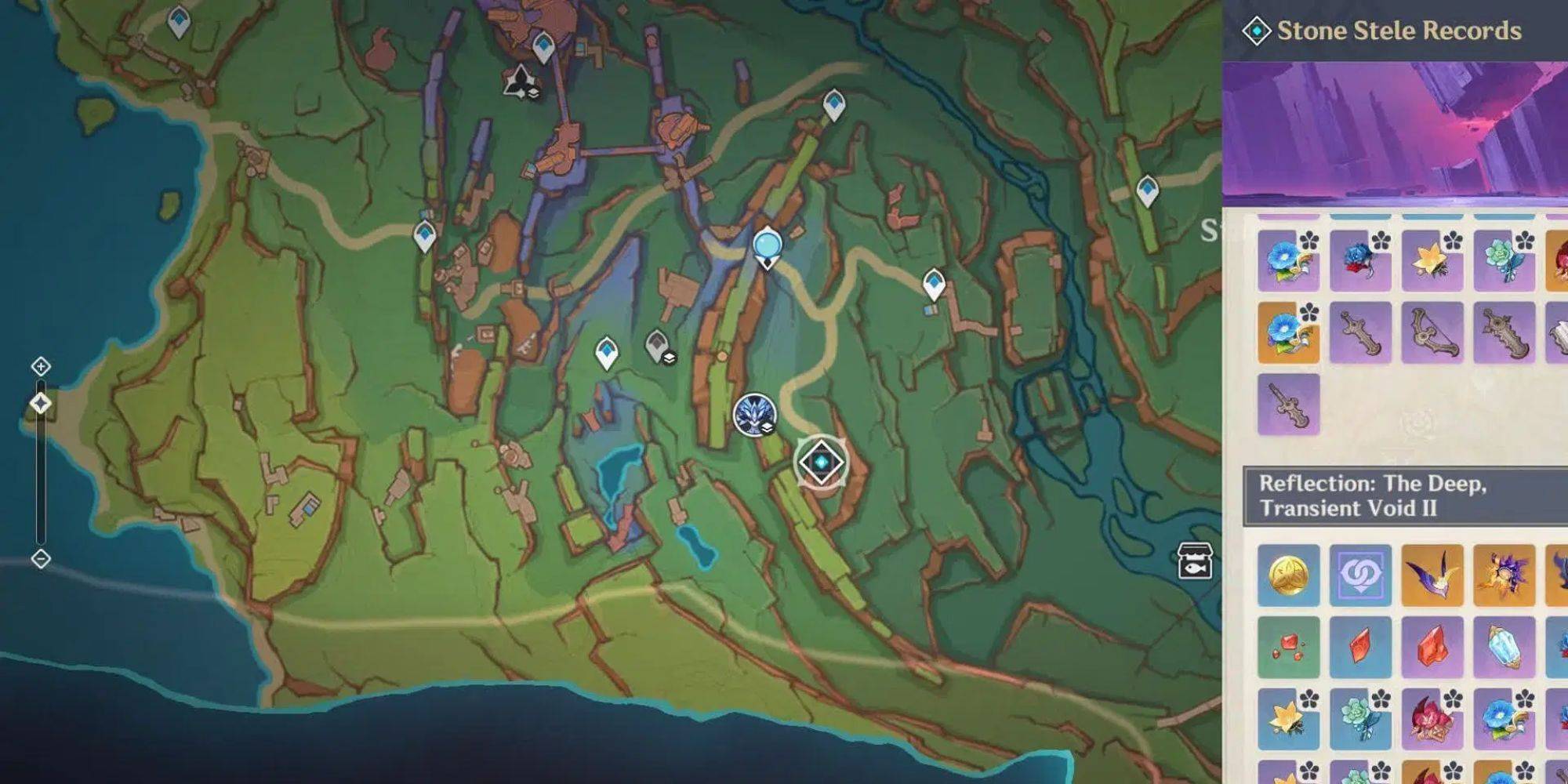Click the domain flower icon at the top

[x=519, y=82]
